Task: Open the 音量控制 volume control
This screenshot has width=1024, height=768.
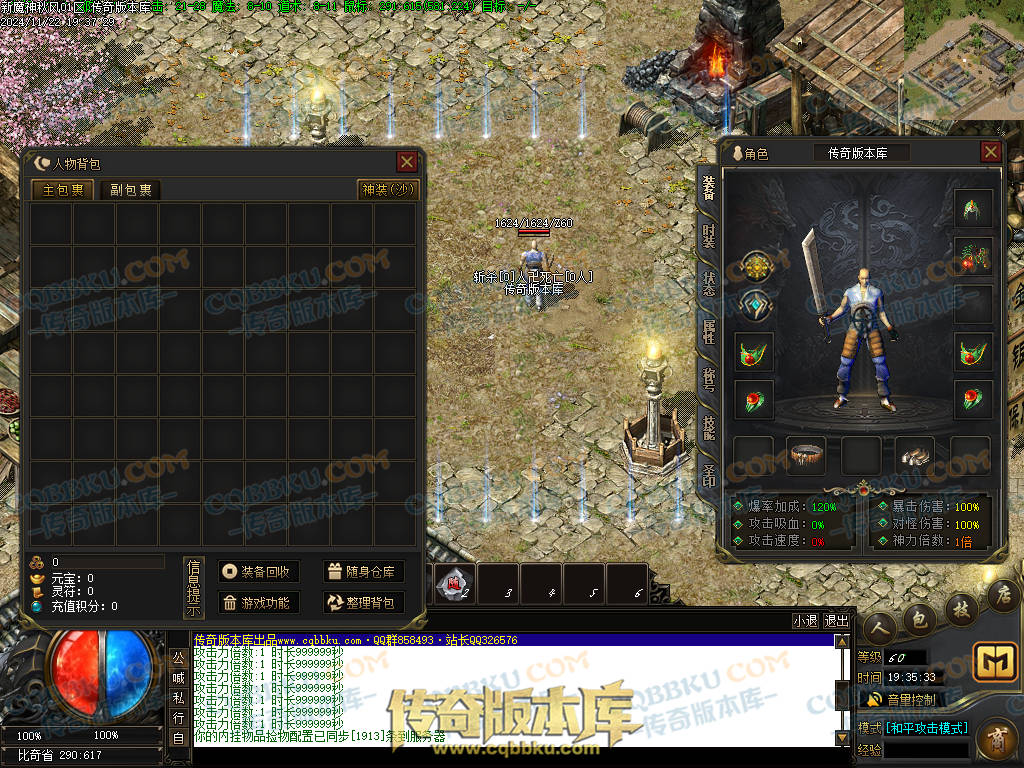Action: (902, 699)
